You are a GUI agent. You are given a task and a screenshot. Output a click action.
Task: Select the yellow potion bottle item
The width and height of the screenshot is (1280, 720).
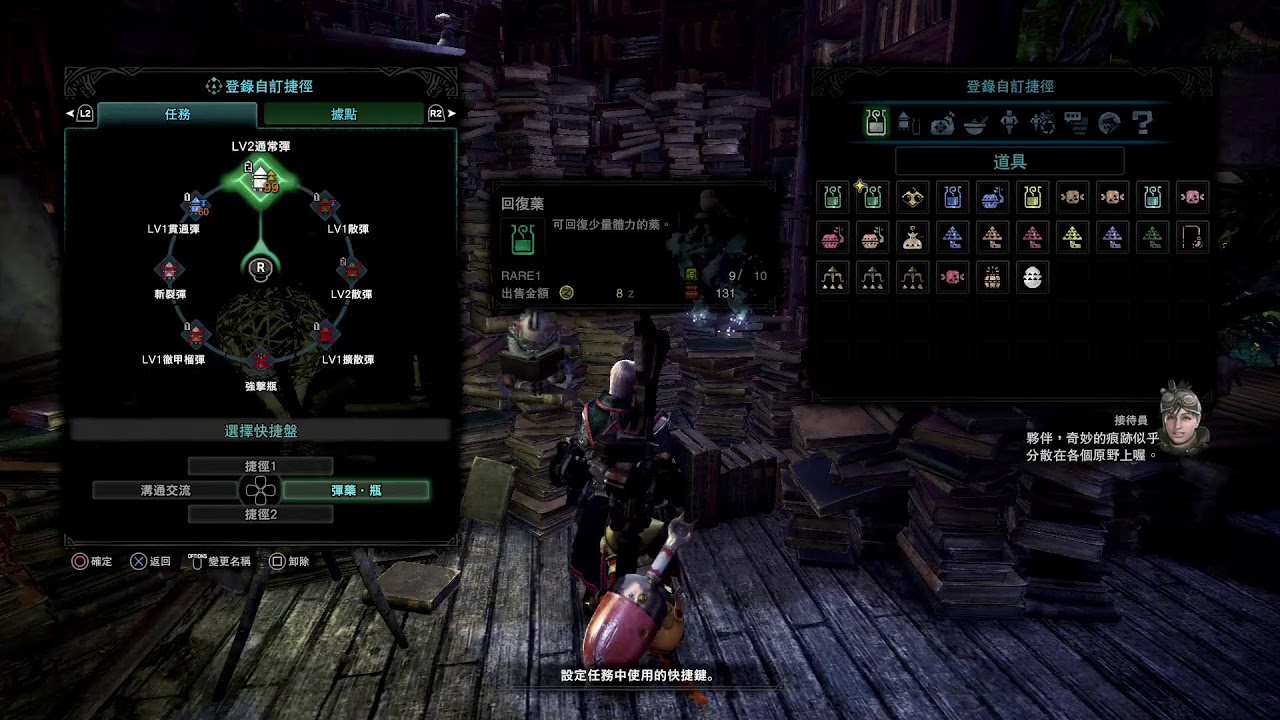tap(1032, 197)
